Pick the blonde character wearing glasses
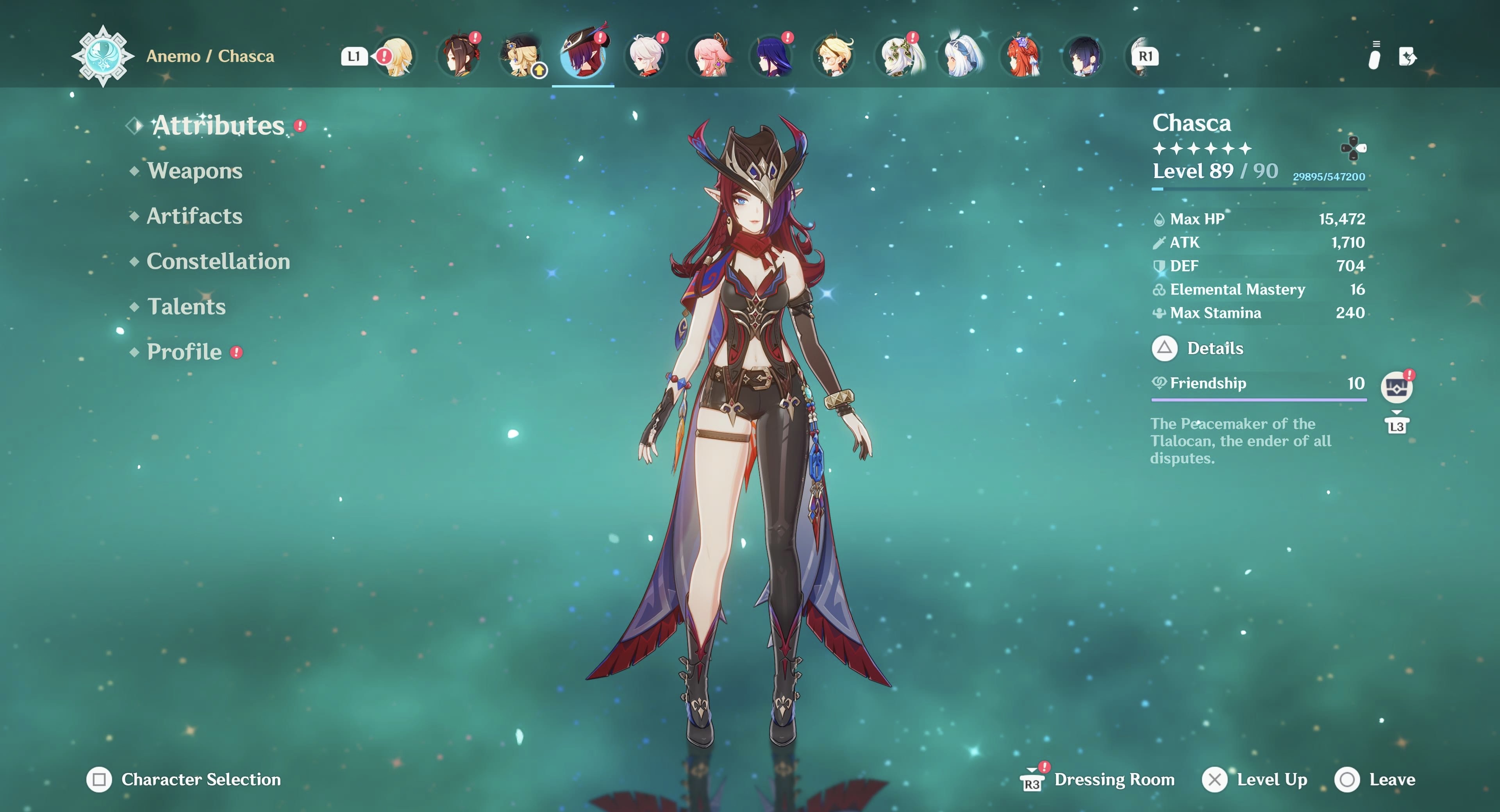 834,57
